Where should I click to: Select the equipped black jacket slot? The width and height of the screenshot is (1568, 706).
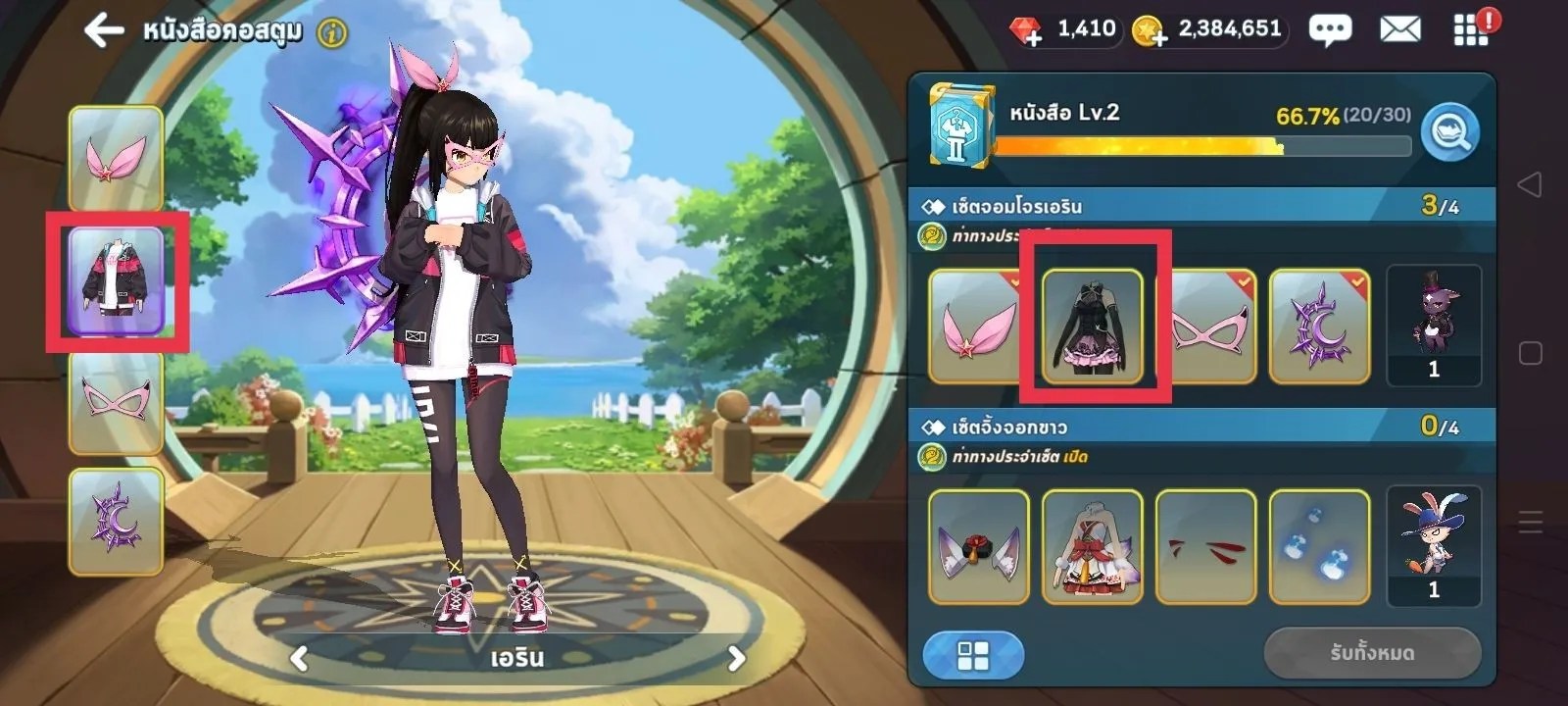116,281
